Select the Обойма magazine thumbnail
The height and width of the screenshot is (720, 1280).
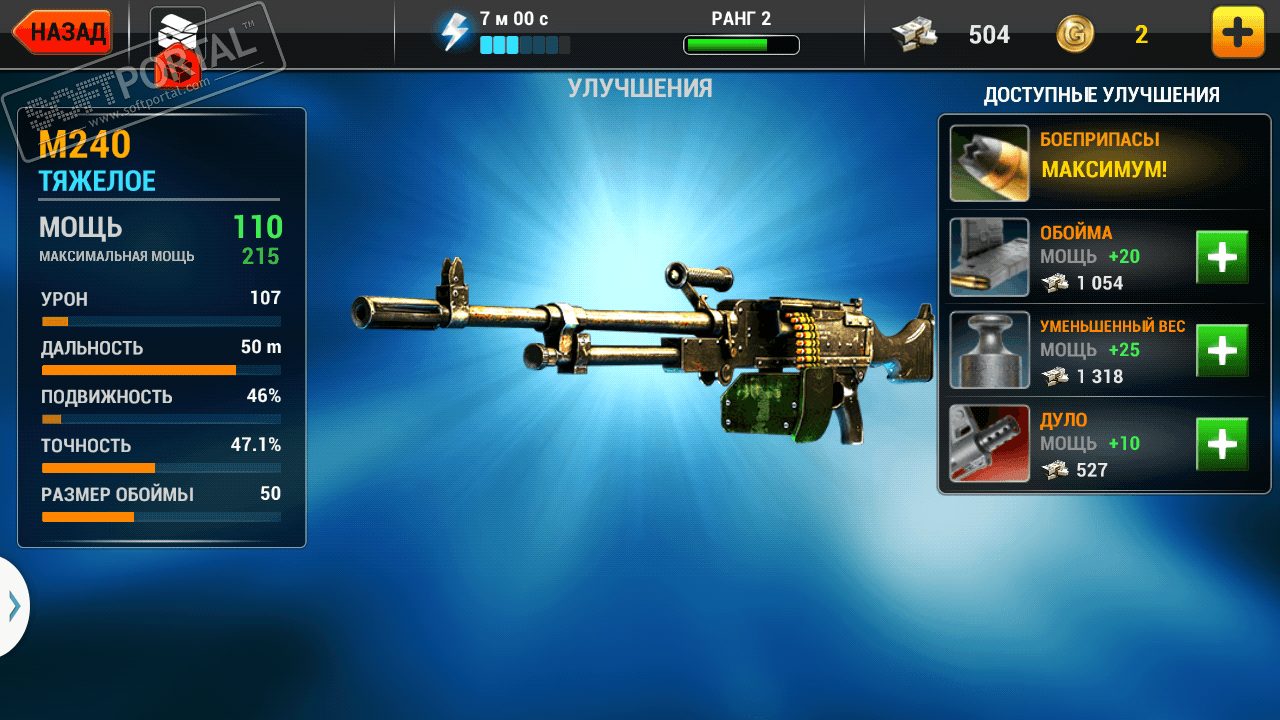[989, 257]
